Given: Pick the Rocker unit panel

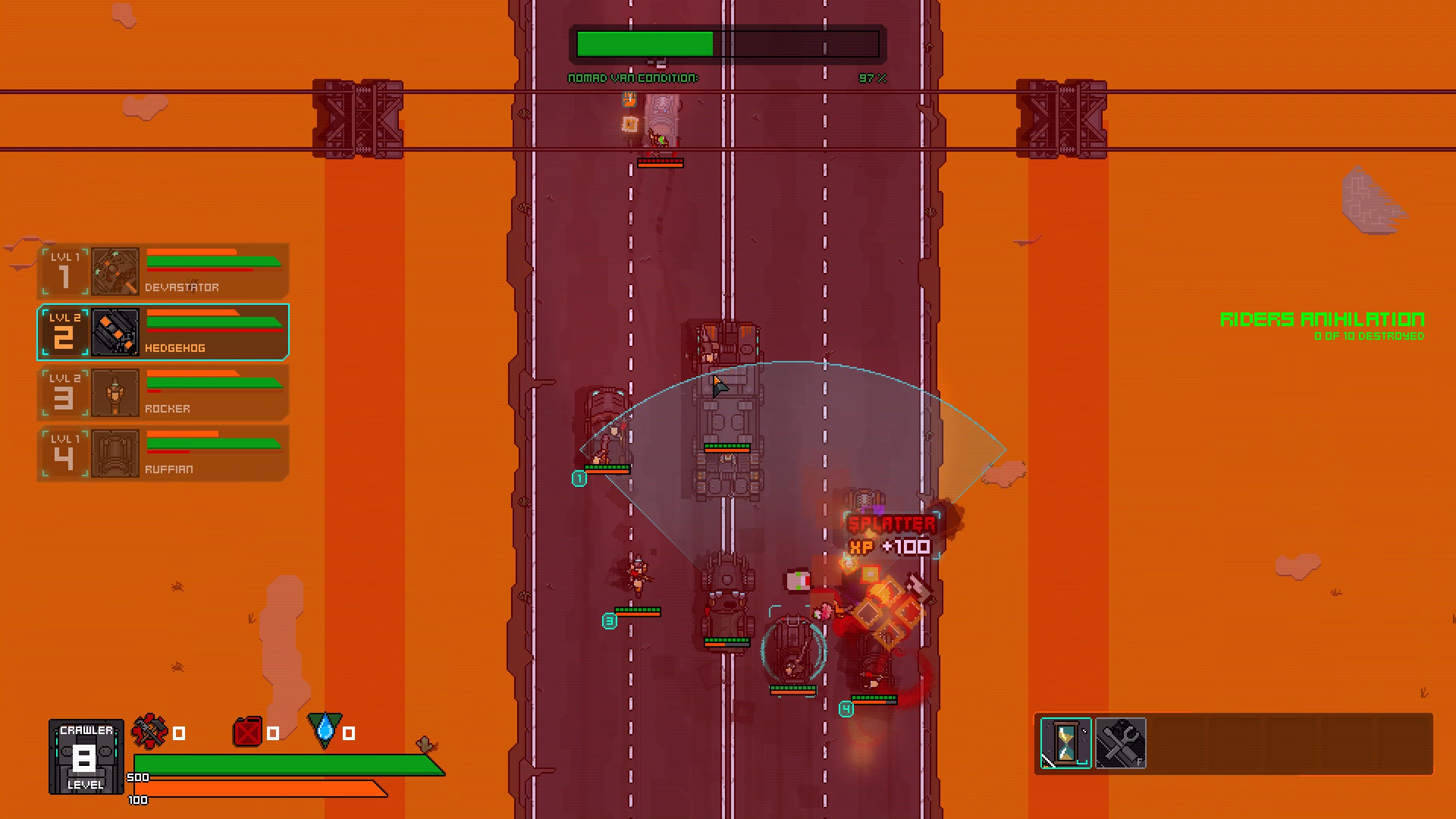Looking at the screenshot, I should [163, 393].
